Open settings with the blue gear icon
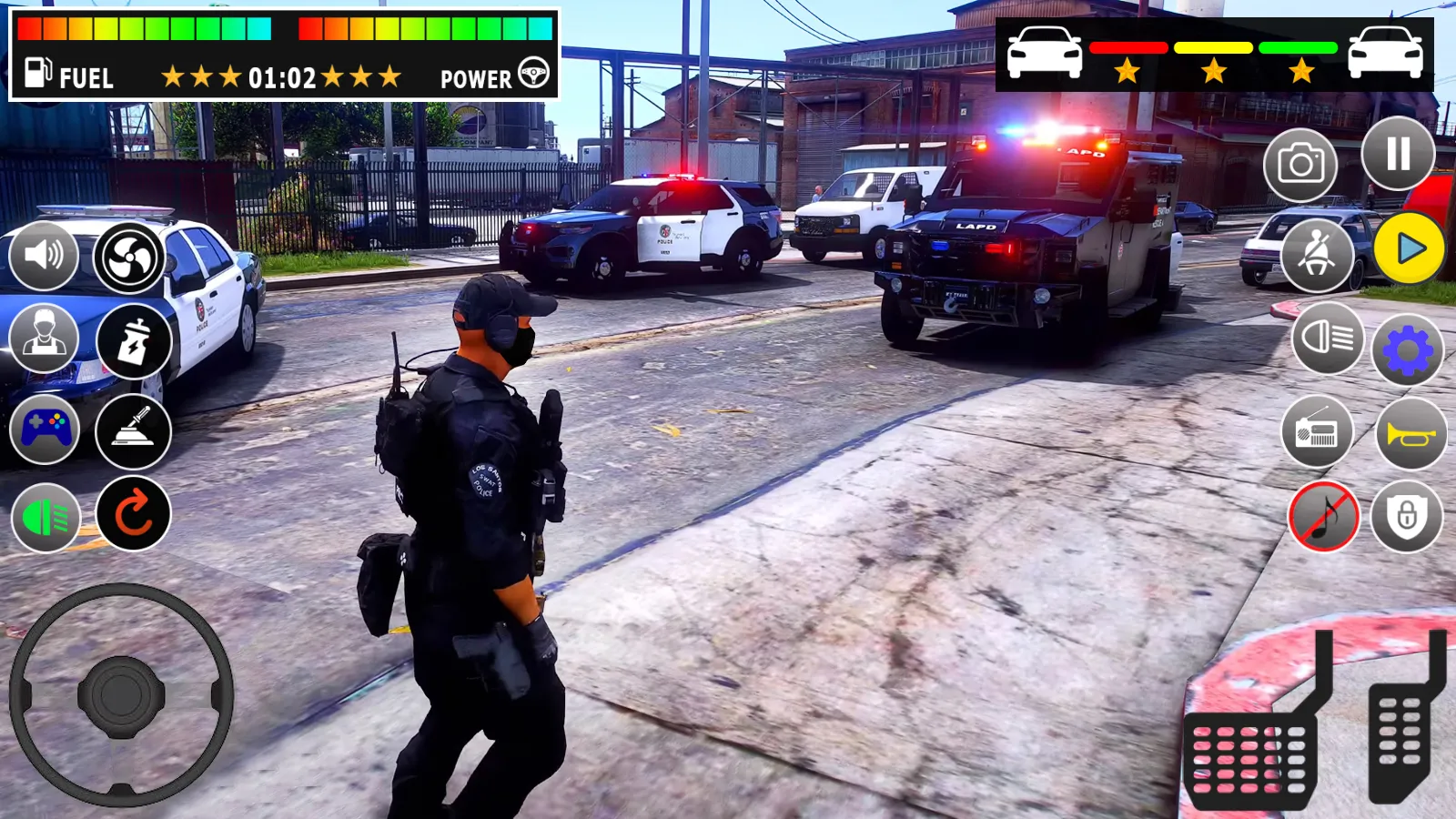The width and height of the screenshot is (1456, 819). point(1408,351)
